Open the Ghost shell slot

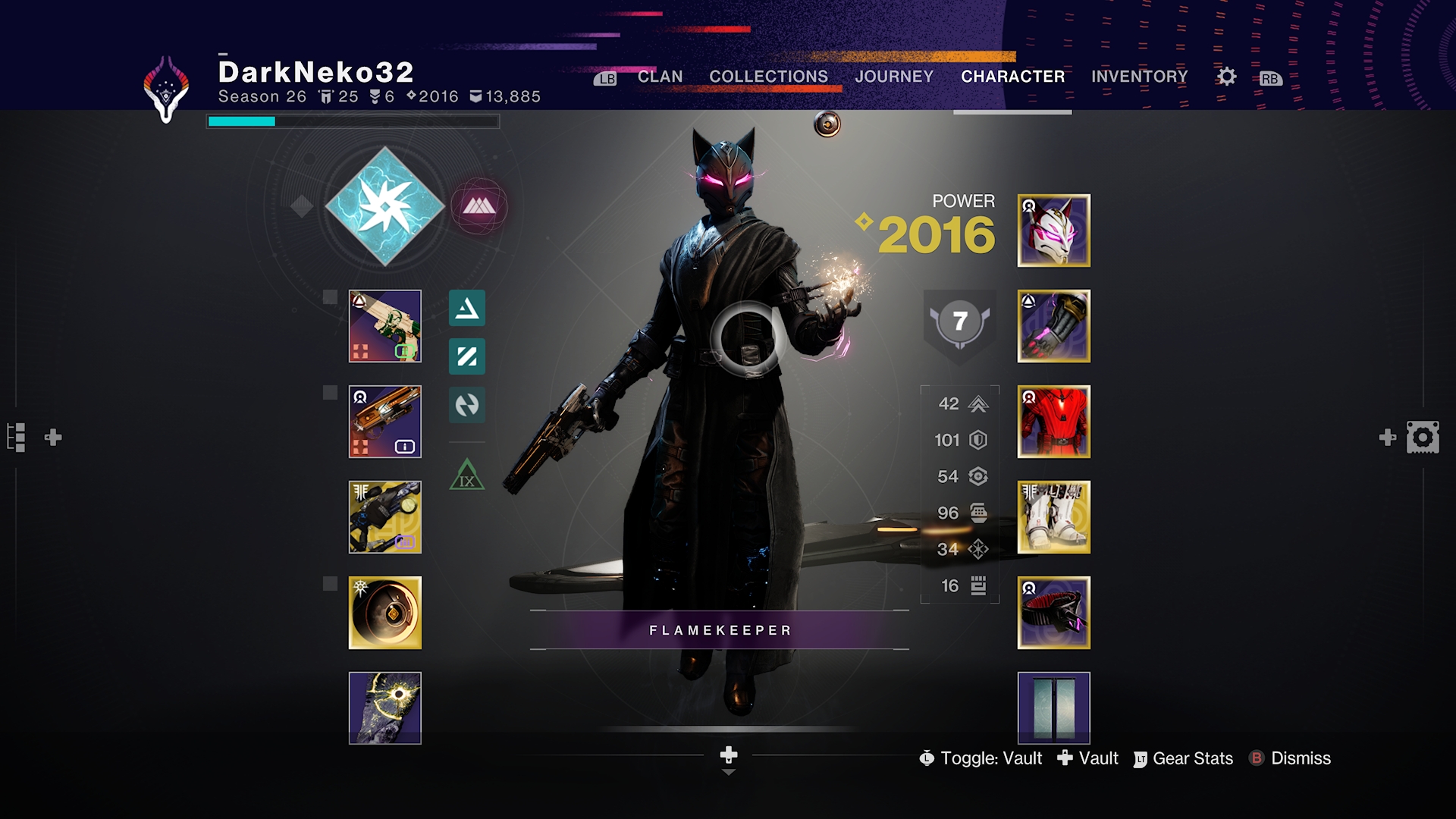click(385, 613)
